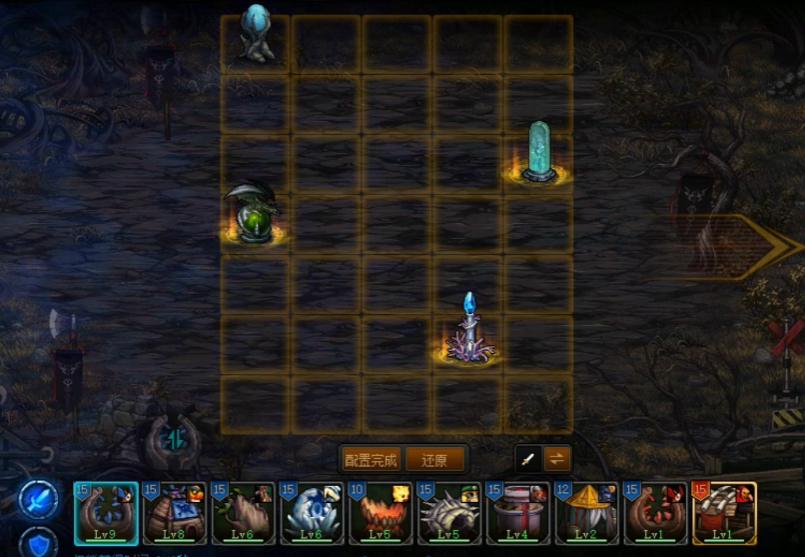Image resolution: width=805 pixels, height=557 pixels.
Task: Activate the swap arrows tool
Action: coord(557,459)
